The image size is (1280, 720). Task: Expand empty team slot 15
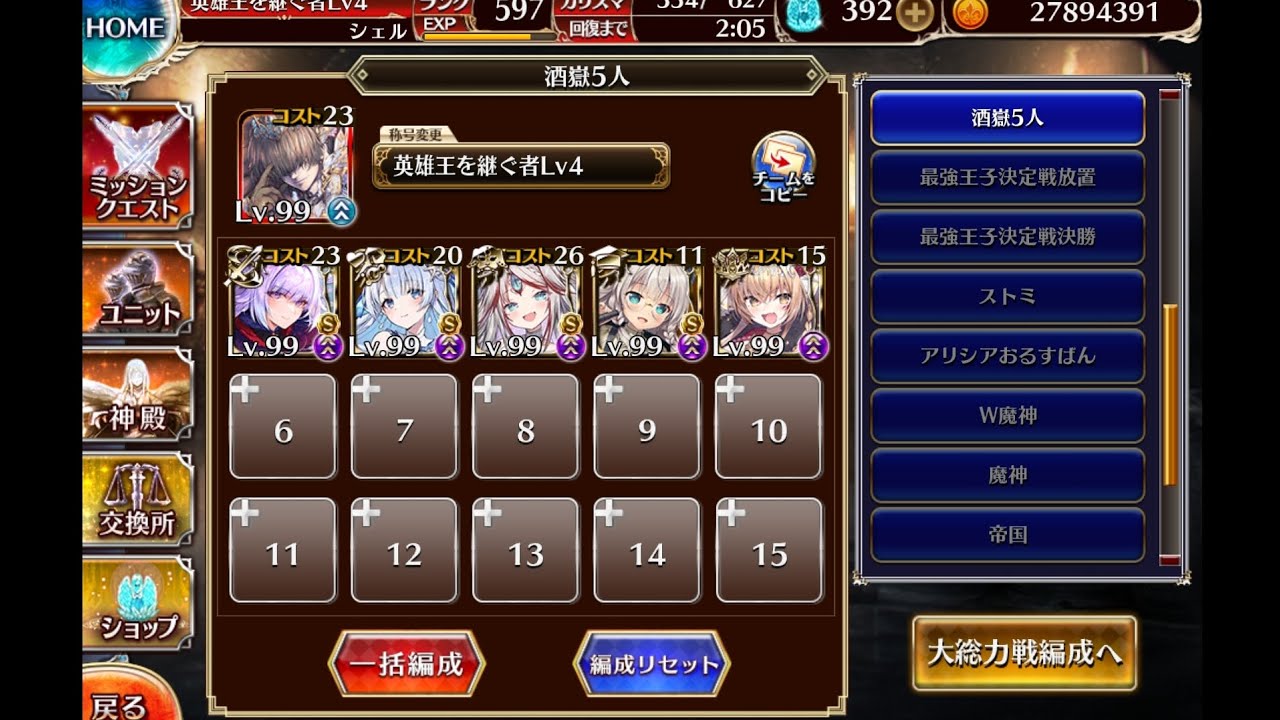pyautogui.click(x=769, y=550)
